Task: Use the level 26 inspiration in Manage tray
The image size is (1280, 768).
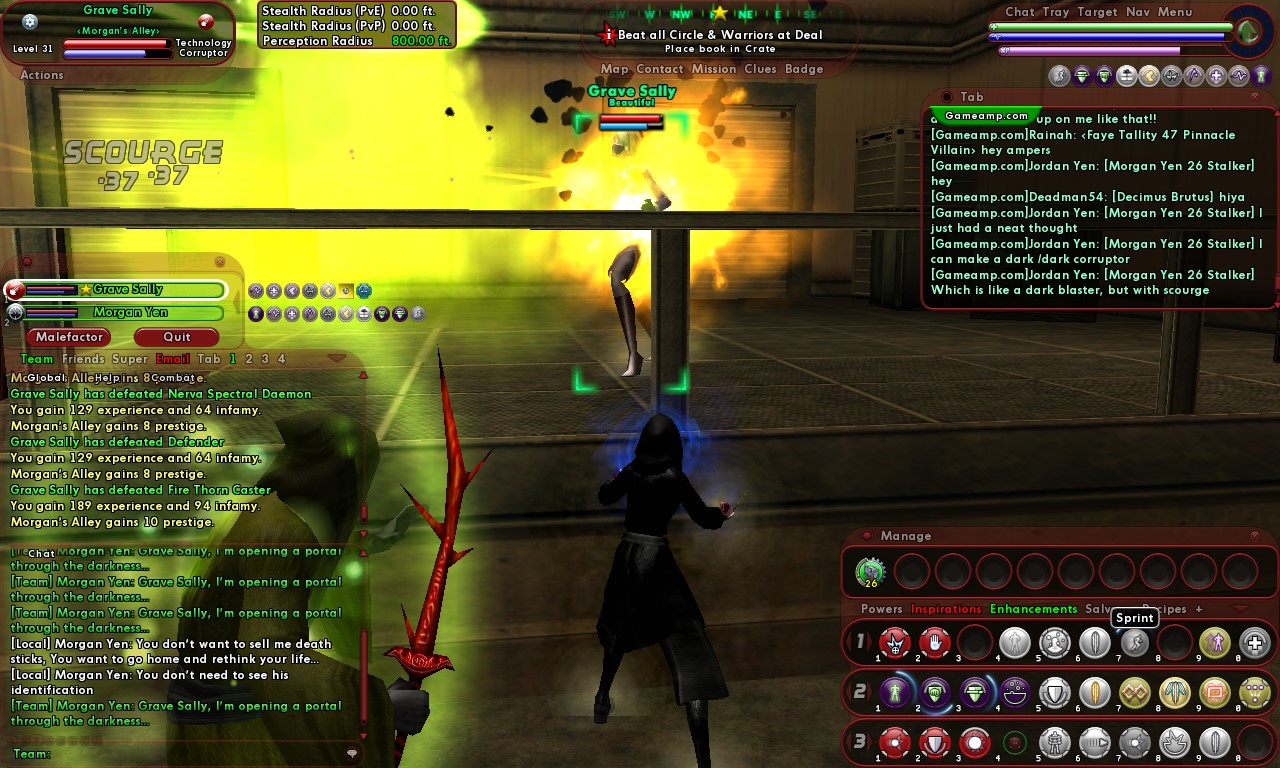Action: tap(870, 572)
